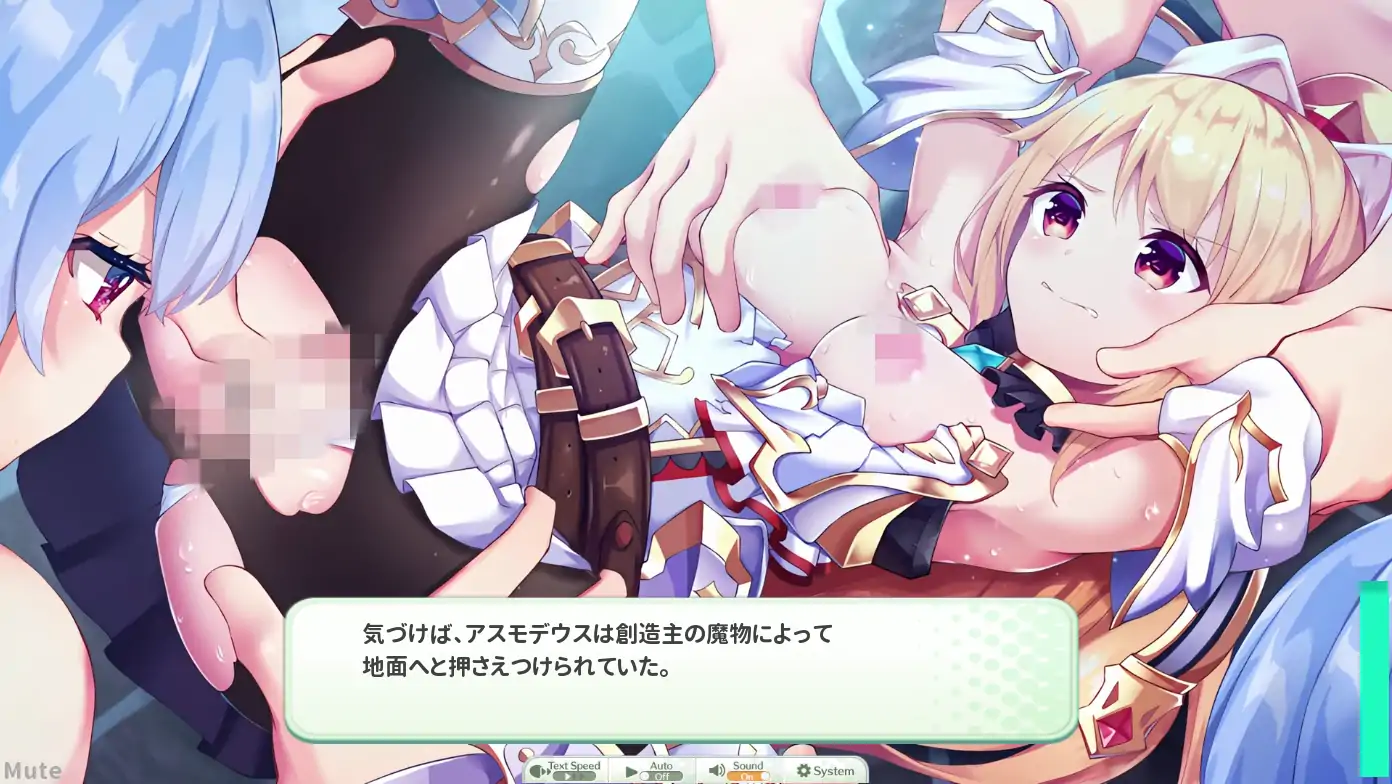Click the orange 'On' label on Sound

point(745,776)
